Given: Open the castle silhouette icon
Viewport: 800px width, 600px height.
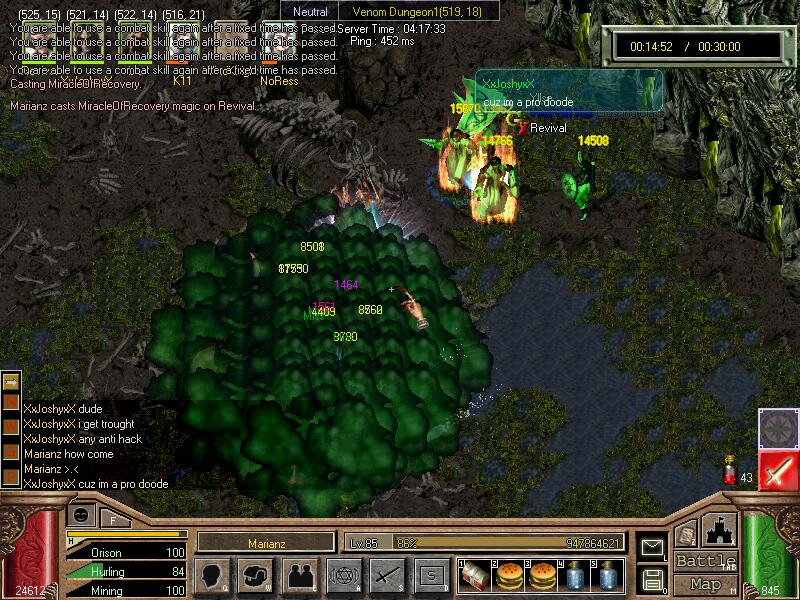Looking at the screenshot, I should pyautogui.click(x=720, y=529).
